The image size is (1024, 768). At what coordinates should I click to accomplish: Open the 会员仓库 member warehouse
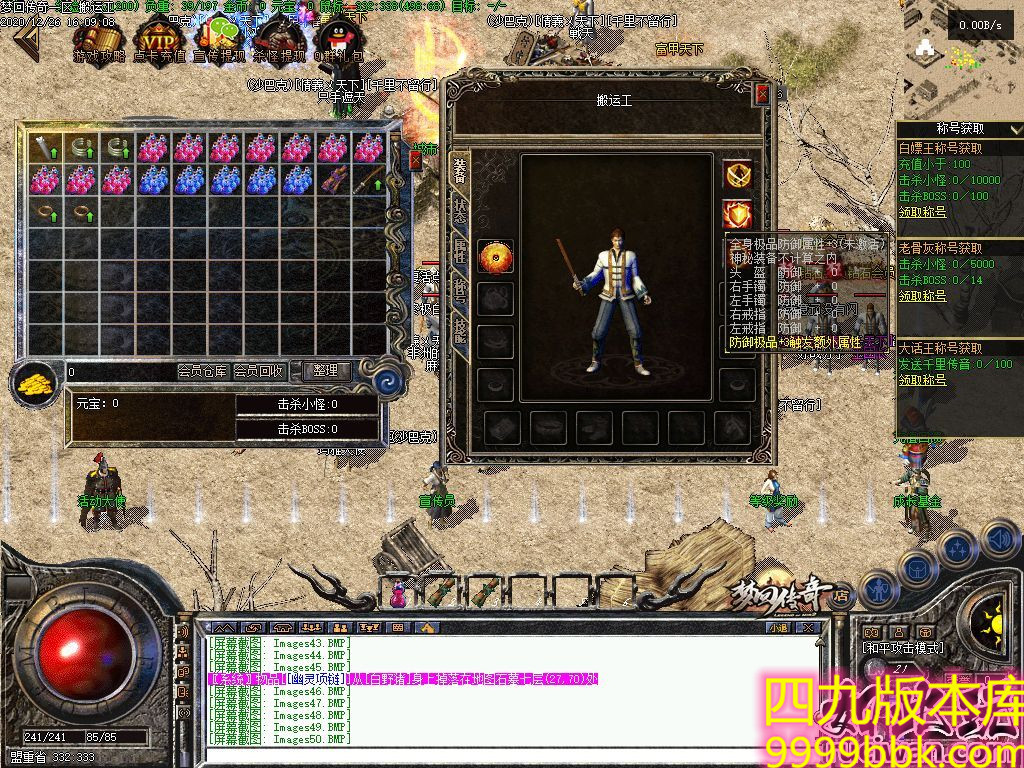(202, 371)
